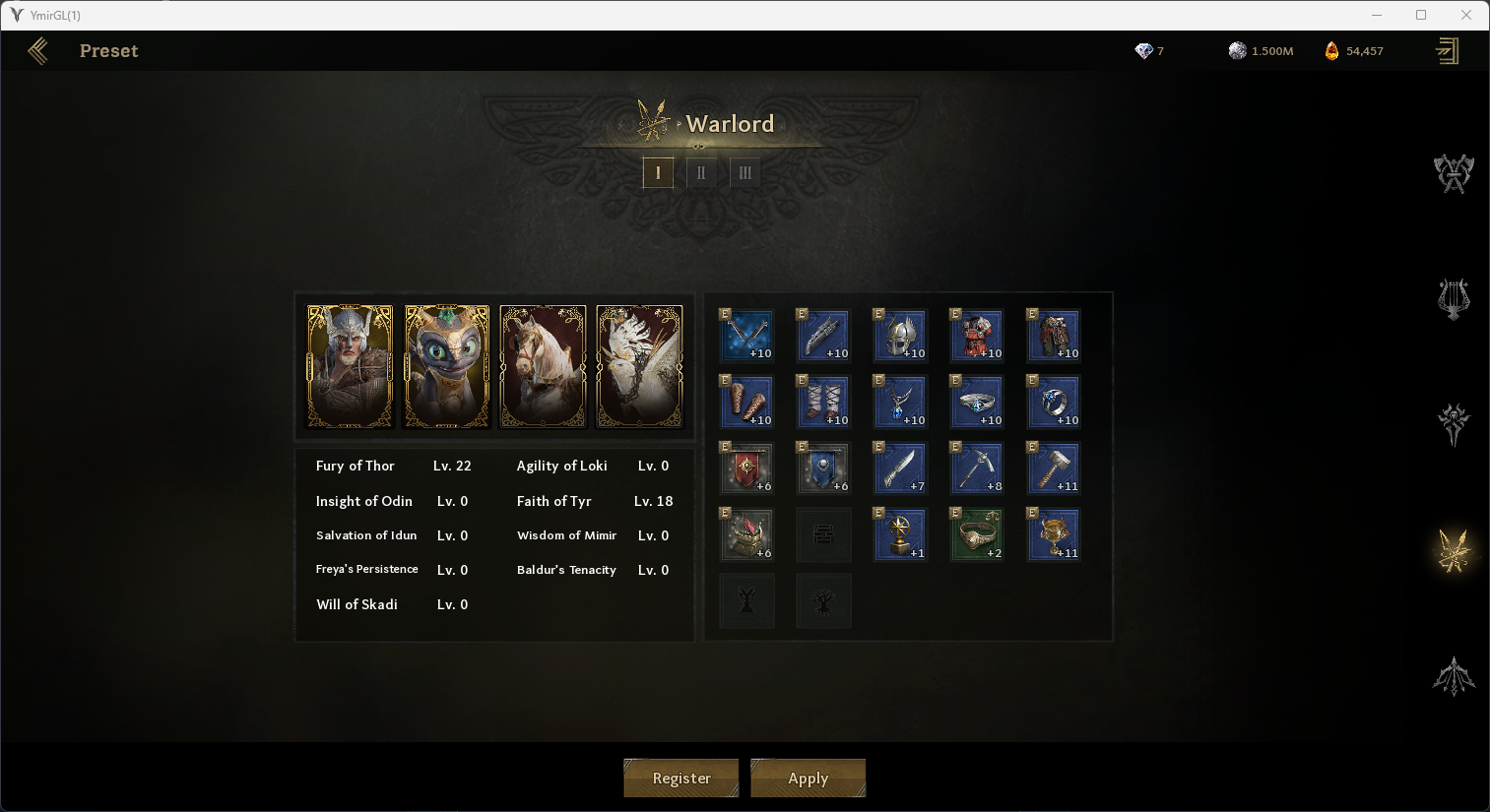
Task: Select the red banner +6 slot
Action: (x=746, y=468)
